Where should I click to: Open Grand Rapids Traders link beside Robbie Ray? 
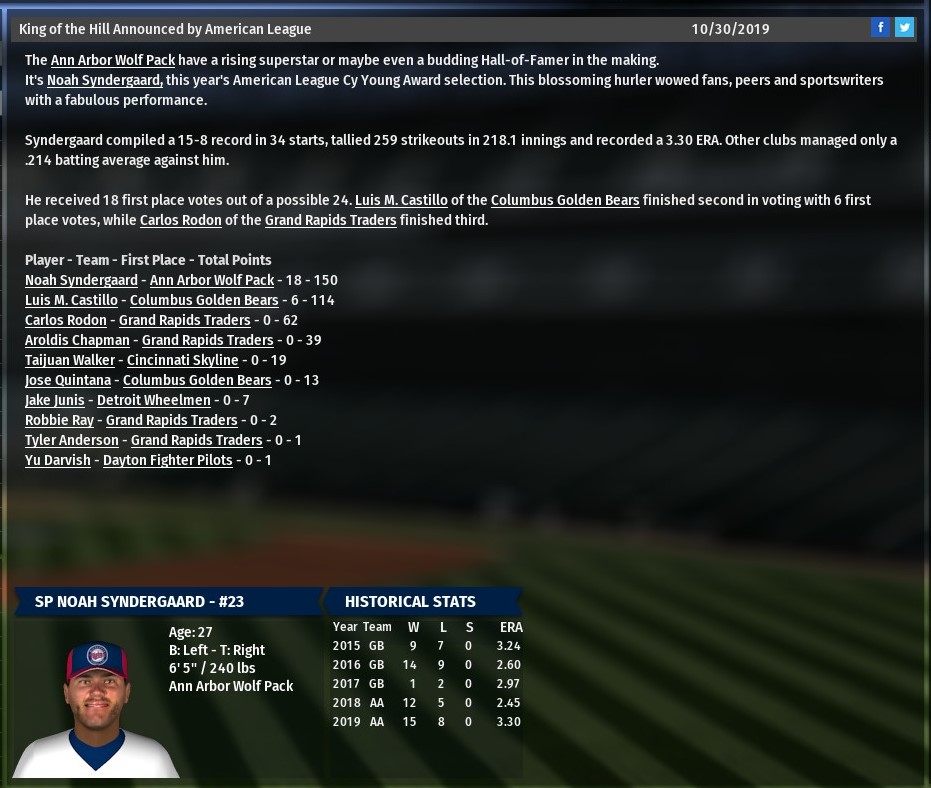pos(172,420)
